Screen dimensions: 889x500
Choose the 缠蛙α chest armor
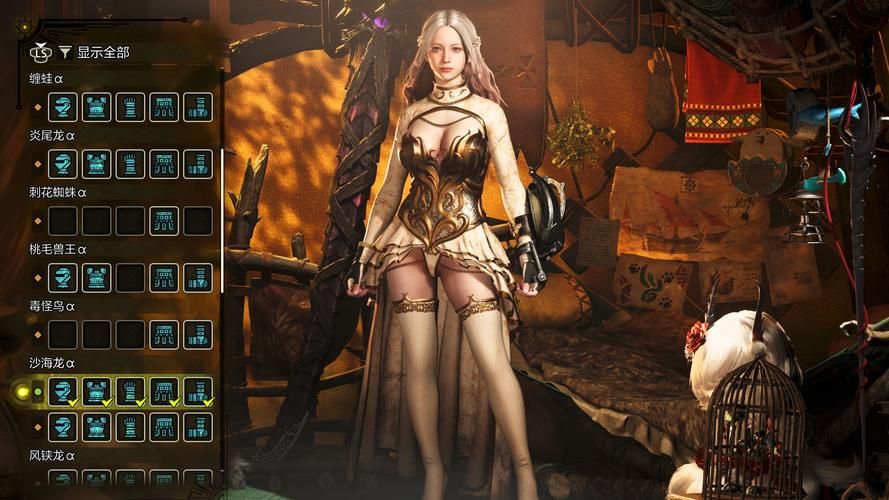(x=96, y=107)
